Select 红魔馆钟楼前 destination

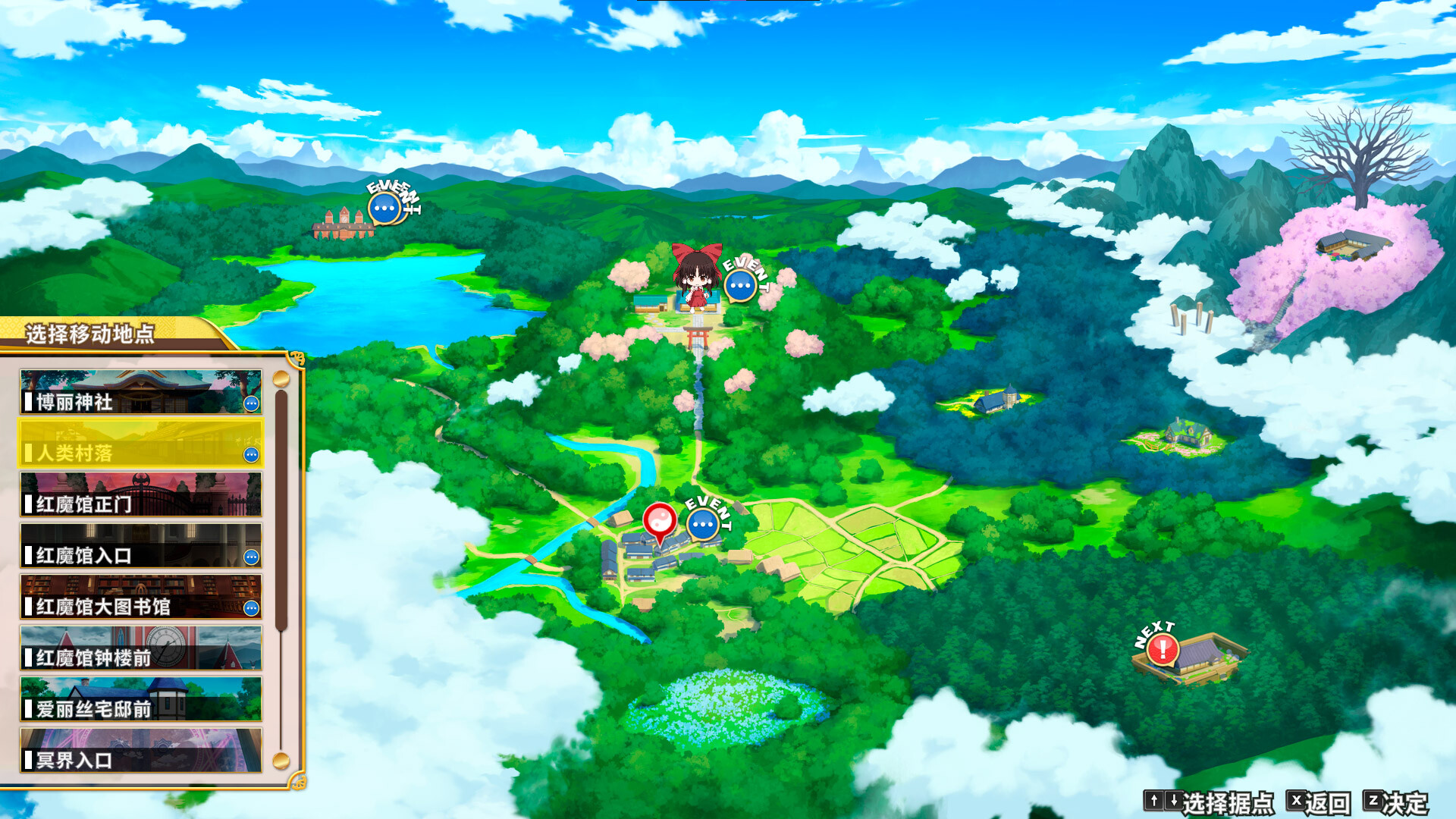(141, 648)
